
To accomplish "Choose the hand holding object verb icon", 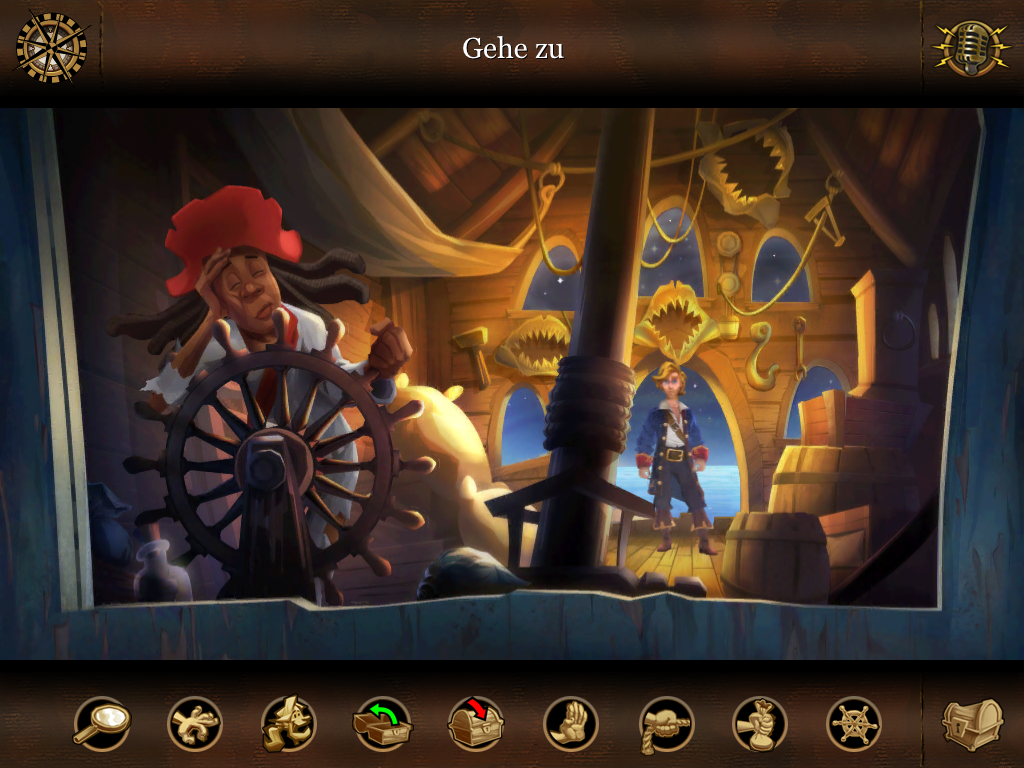I will (x=760, y=723).
